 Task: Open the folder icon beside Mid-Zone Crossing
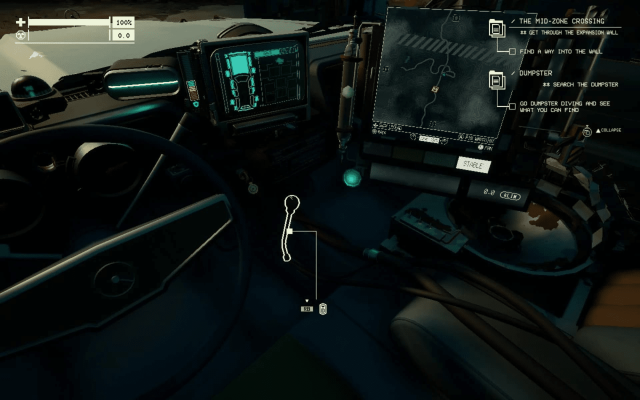click(x=496, y=27)
